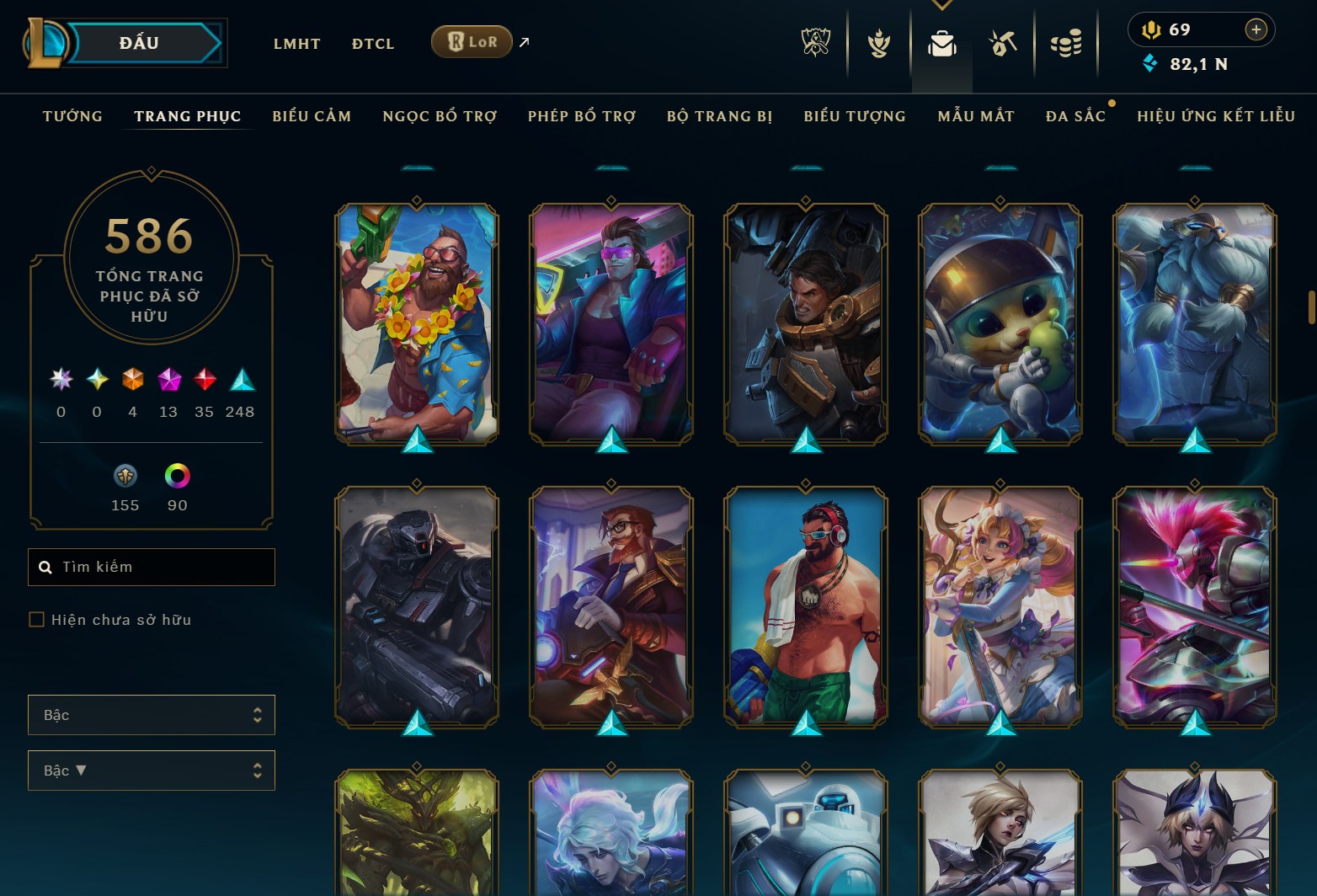Click the ward skin icon above 155

[125, 475]
